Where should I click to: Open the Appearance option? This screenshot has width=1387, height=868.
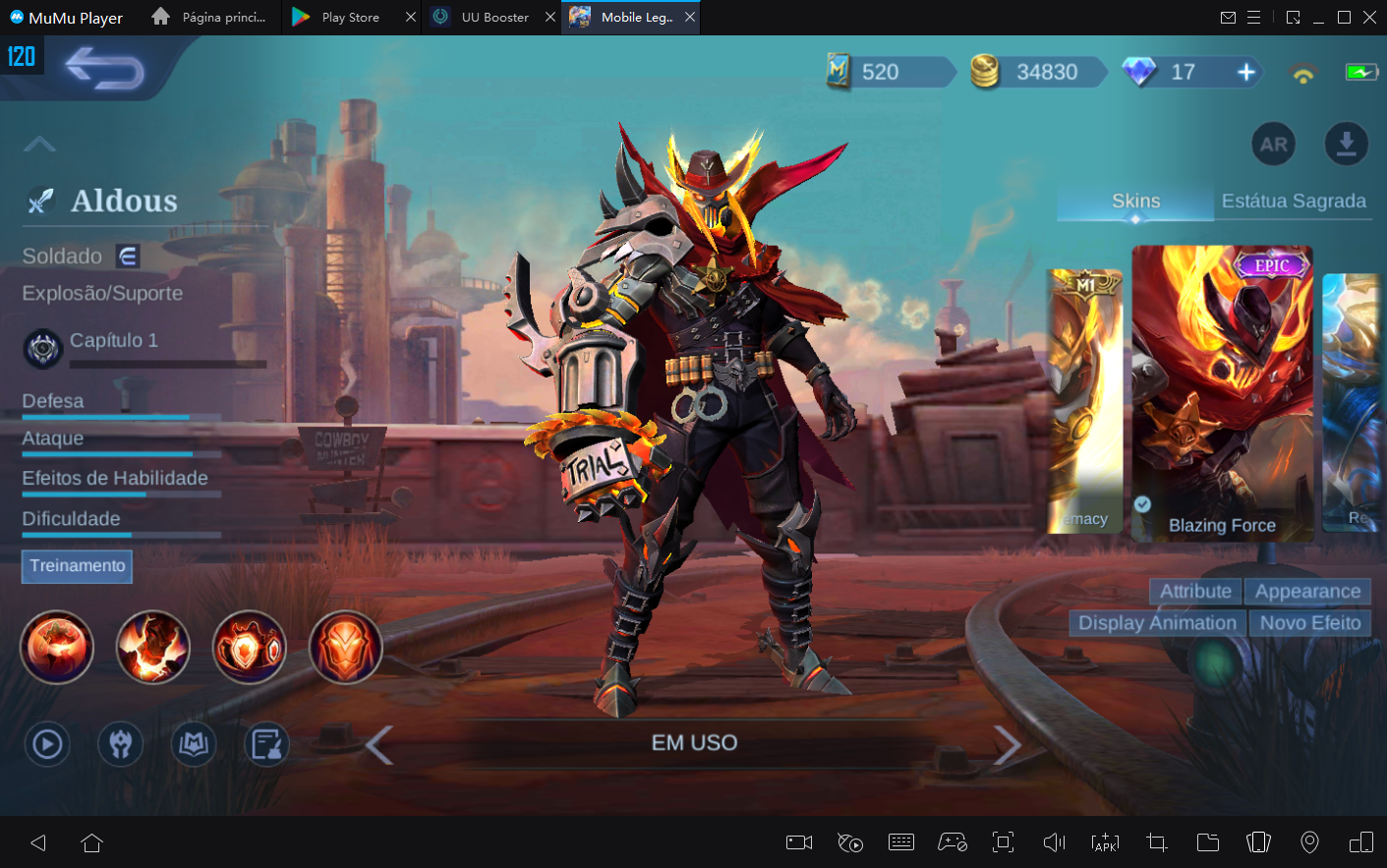[x=1308, y=591]
